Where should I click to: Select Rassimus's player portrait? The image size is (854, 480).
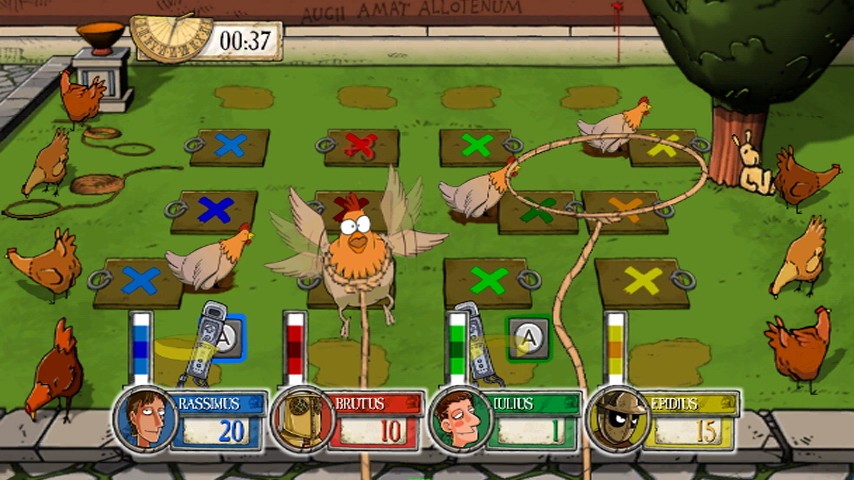coord(144,419)
